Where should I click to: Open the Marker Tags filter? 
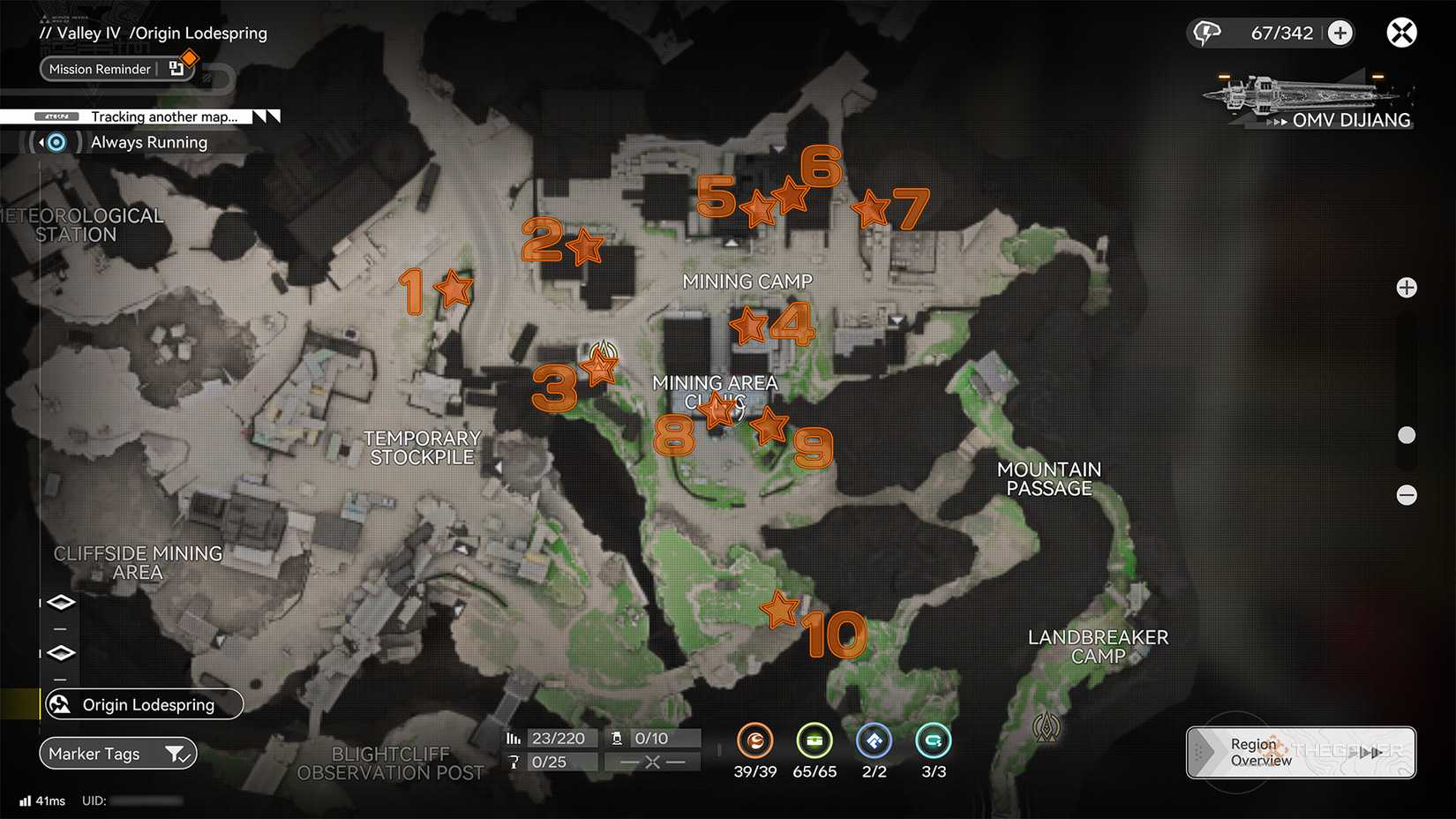pyautogui.click(x=117, y=753)
